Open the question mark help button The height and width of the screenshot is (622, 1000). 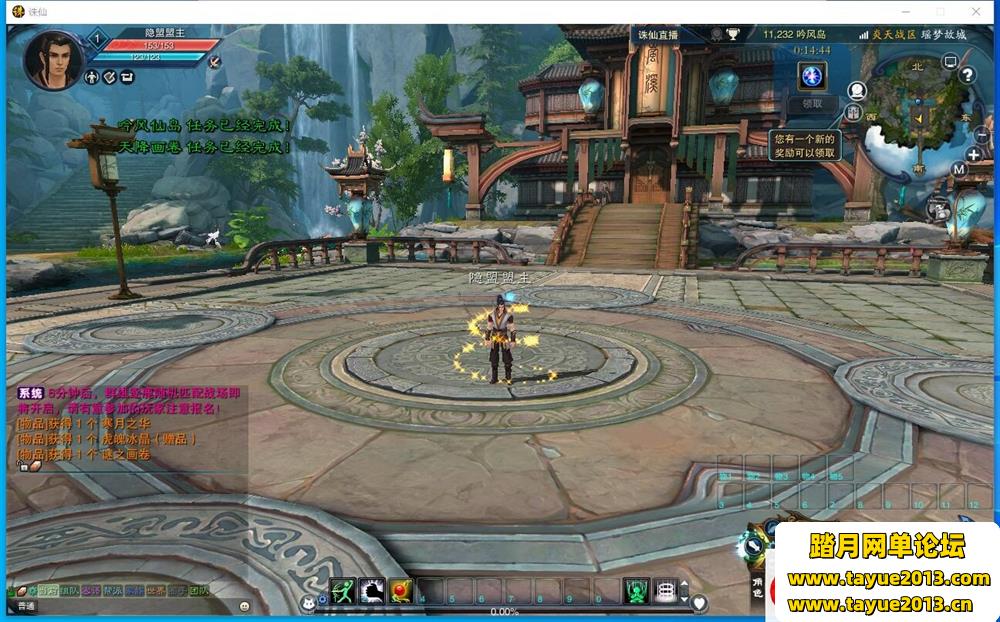967,74
